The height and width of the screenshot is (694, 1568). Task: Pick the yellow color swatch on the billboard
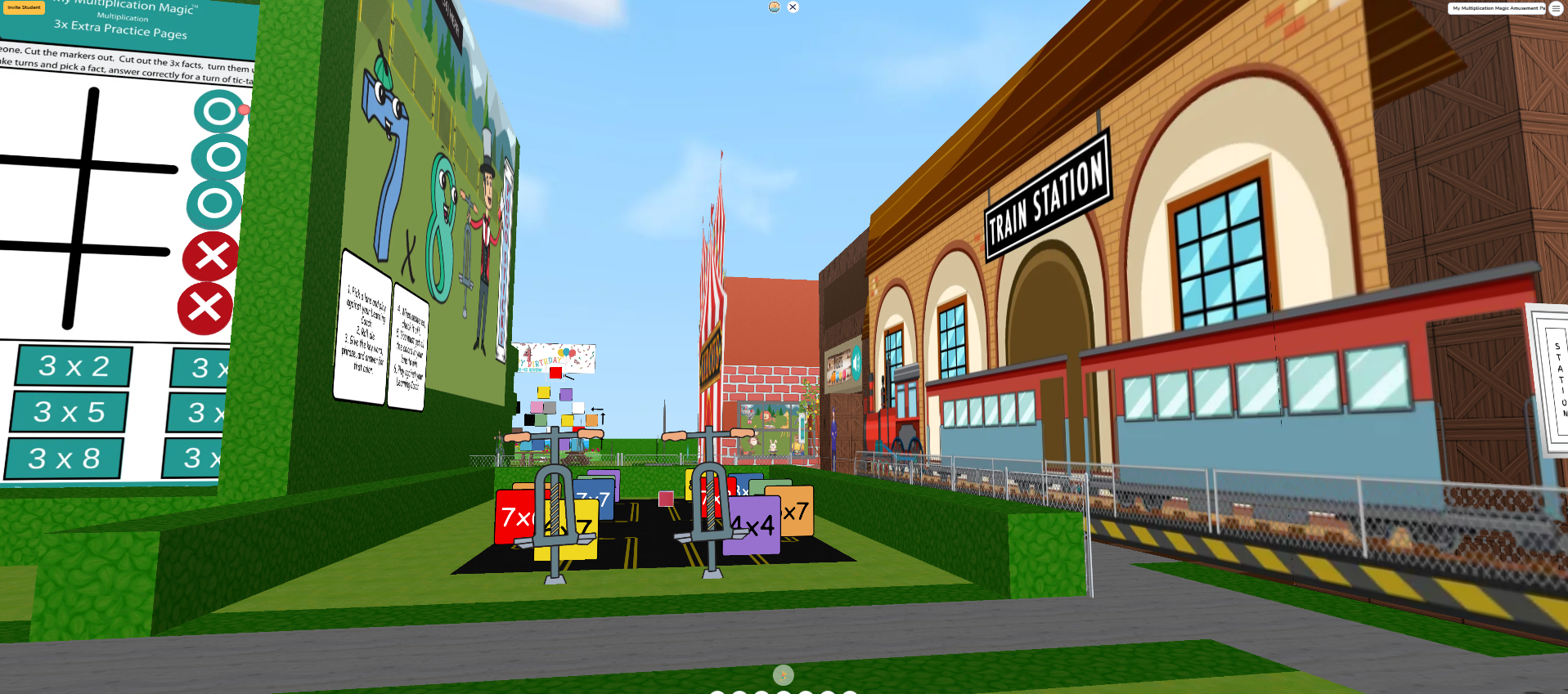coord(543,392)
